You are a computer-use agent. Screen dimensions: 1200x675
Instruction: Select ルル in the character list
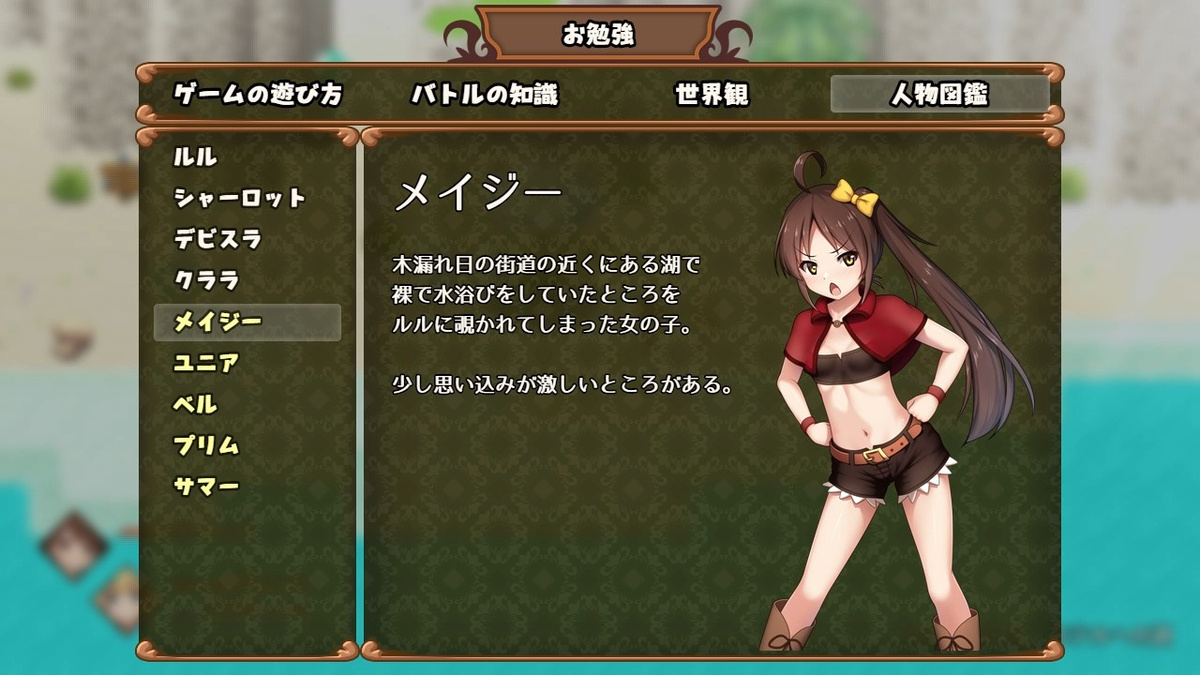[196, 157]
